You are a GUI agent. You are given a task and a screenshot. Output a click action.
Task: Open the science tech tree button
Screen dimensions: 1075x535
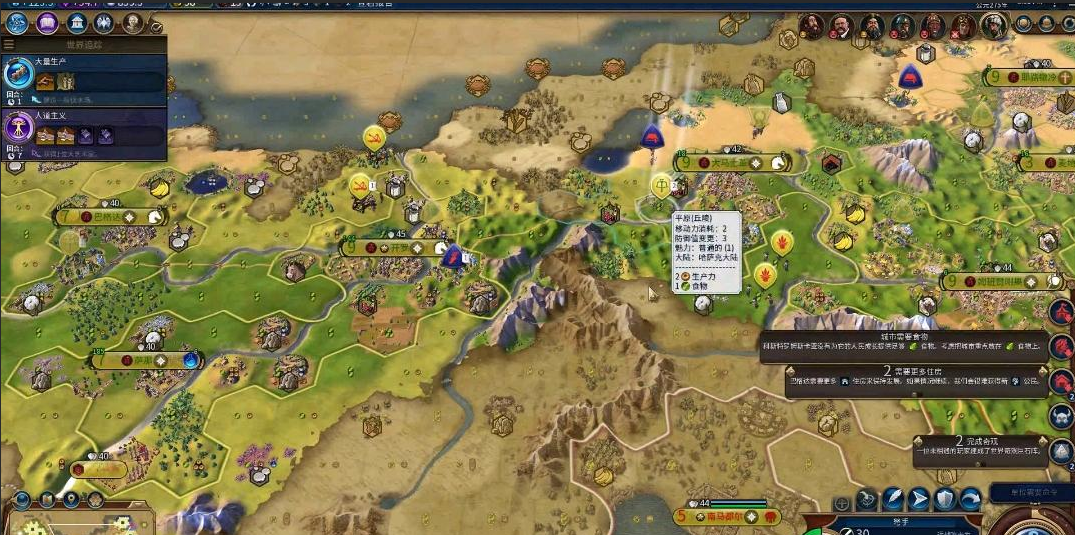[17, 22]
